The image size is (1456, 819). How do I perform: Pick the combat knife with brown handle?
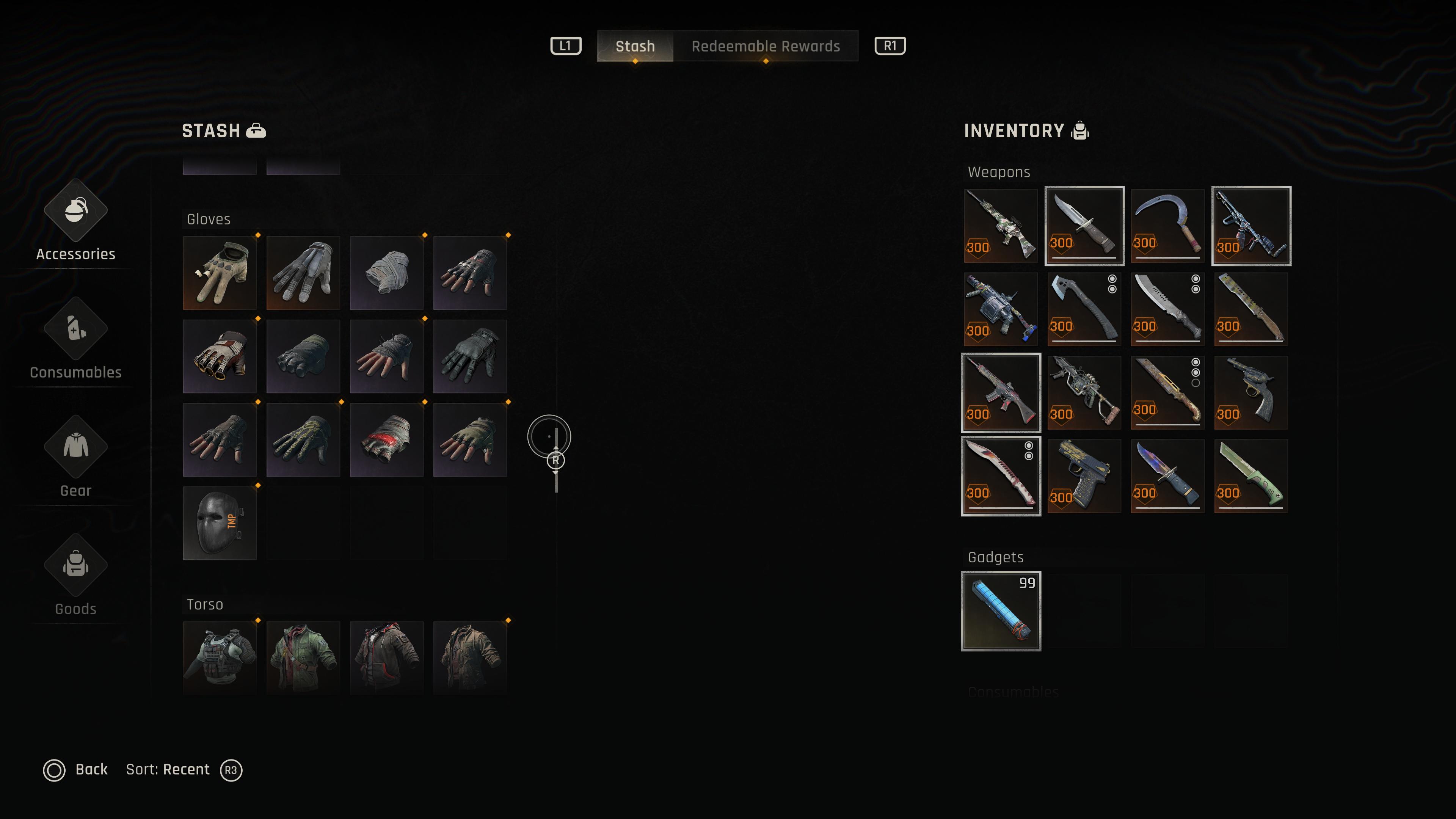point(1084,226)
